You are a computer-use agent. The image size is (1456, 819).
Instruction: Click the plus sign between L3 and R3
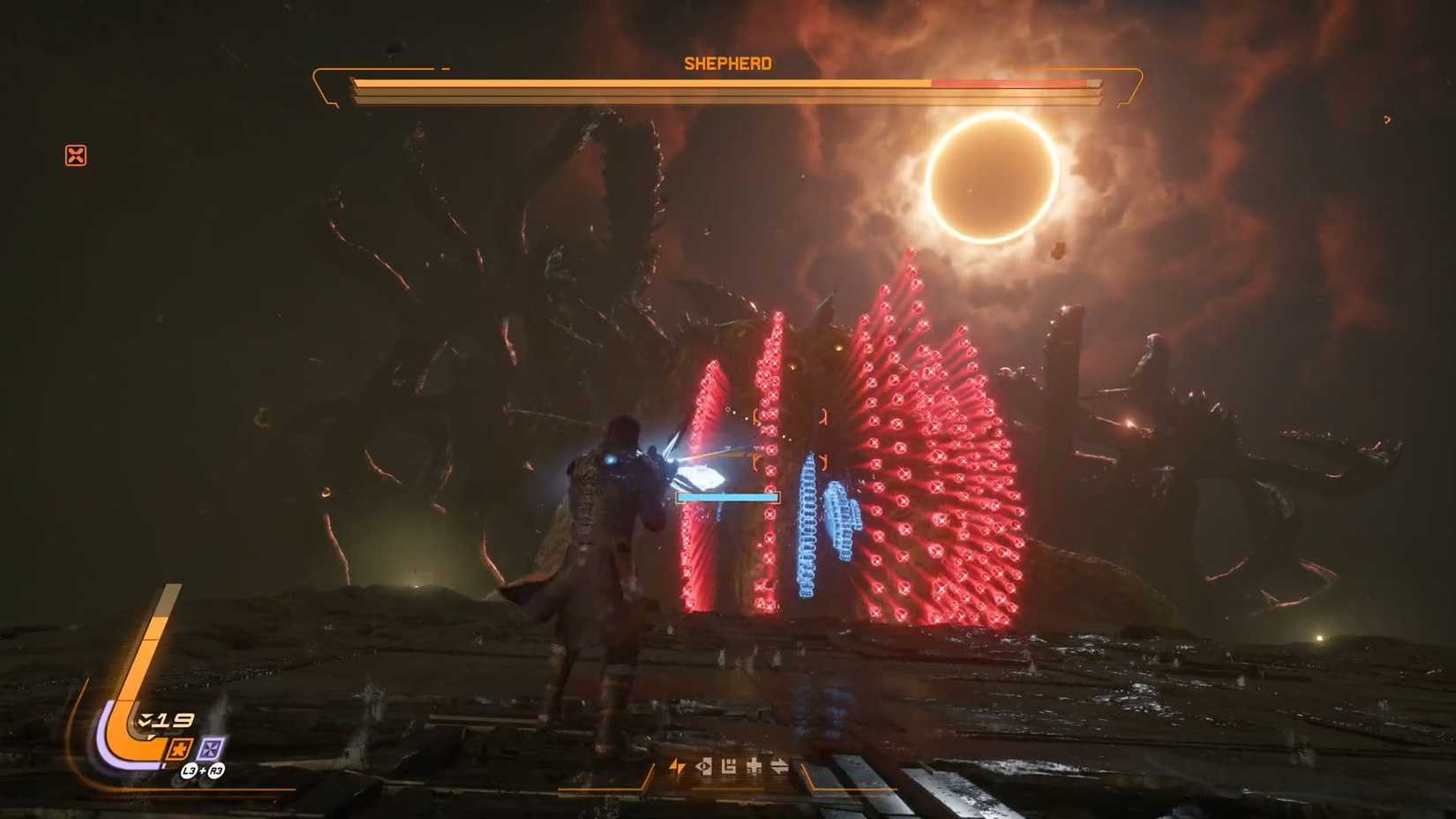click(203, 770)
